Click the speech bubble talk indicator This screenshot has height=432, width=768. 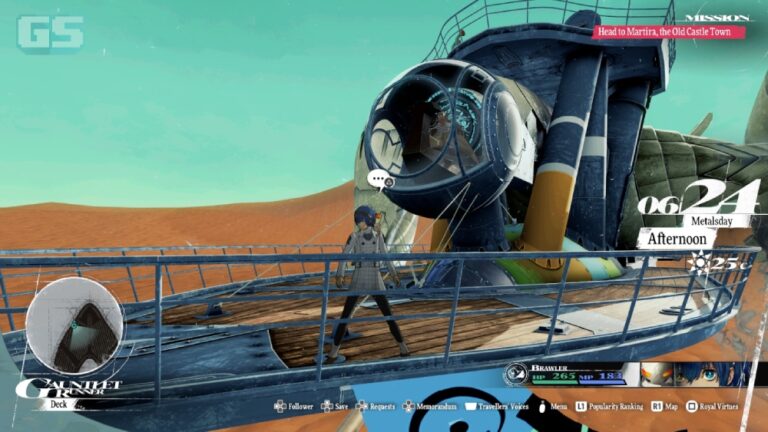[379, 180]
